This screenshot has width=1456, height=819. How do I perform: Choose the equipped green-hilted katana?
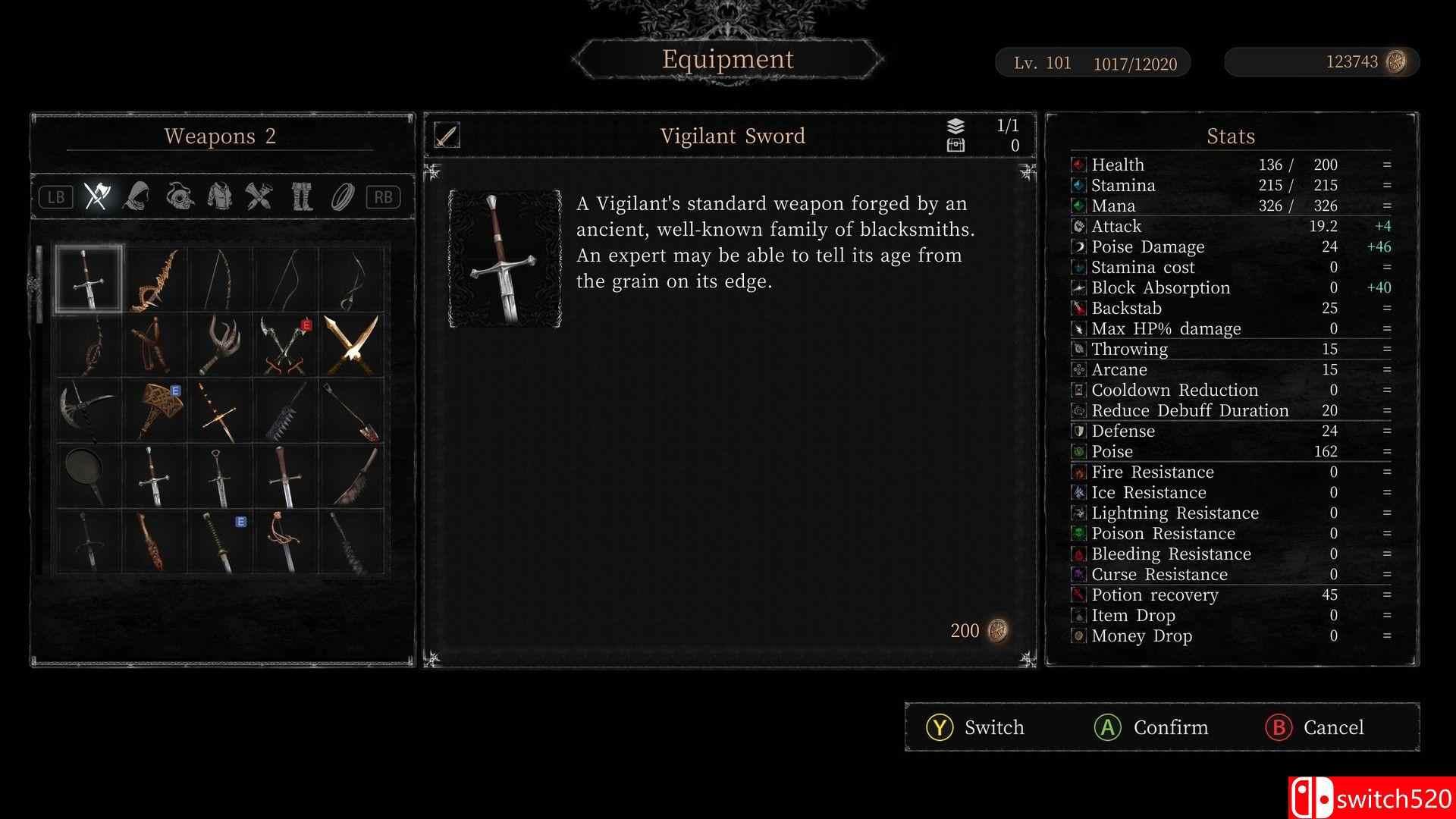pyautogui.click(x=220, y=541)
